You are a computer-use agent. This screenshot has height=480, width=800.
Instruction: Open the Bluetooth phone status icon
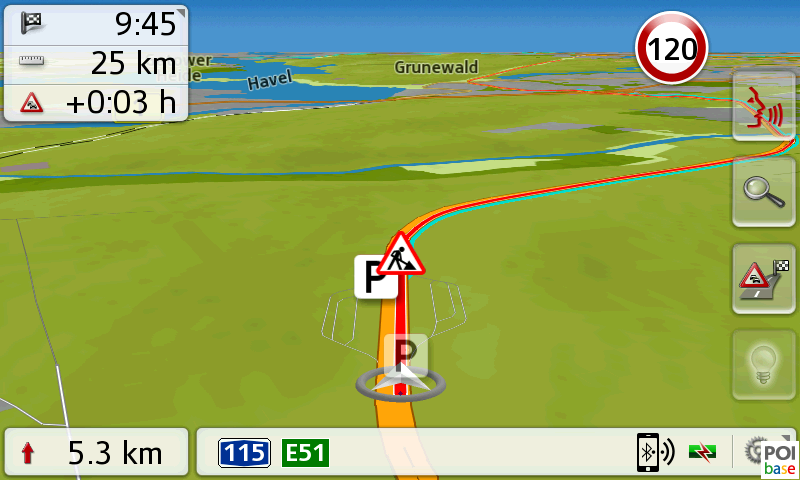point(655,453)
